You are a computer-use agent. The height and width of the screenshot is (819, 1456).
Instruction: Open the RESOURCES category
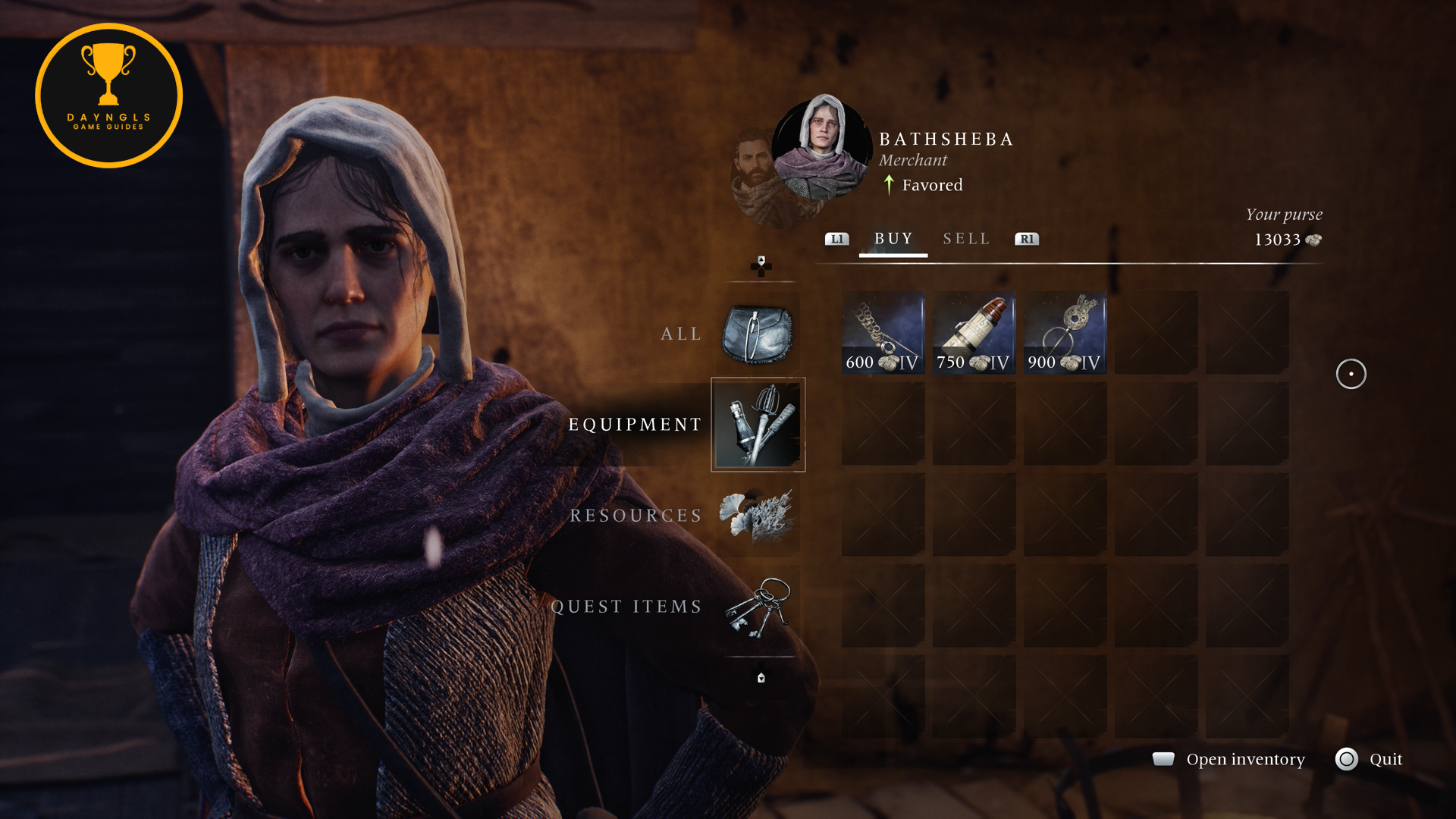tap(758, 516)
